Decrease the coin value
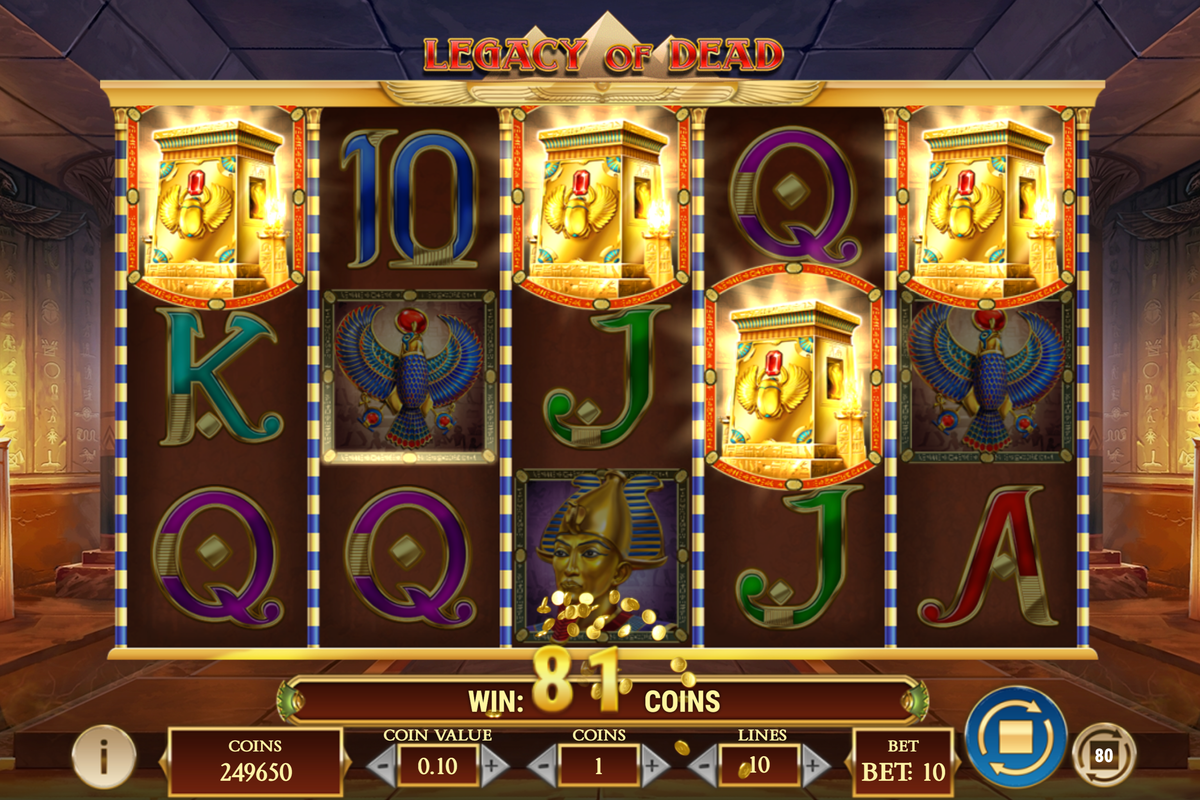The image size is (1200, 800). click(x=381, y=766)
